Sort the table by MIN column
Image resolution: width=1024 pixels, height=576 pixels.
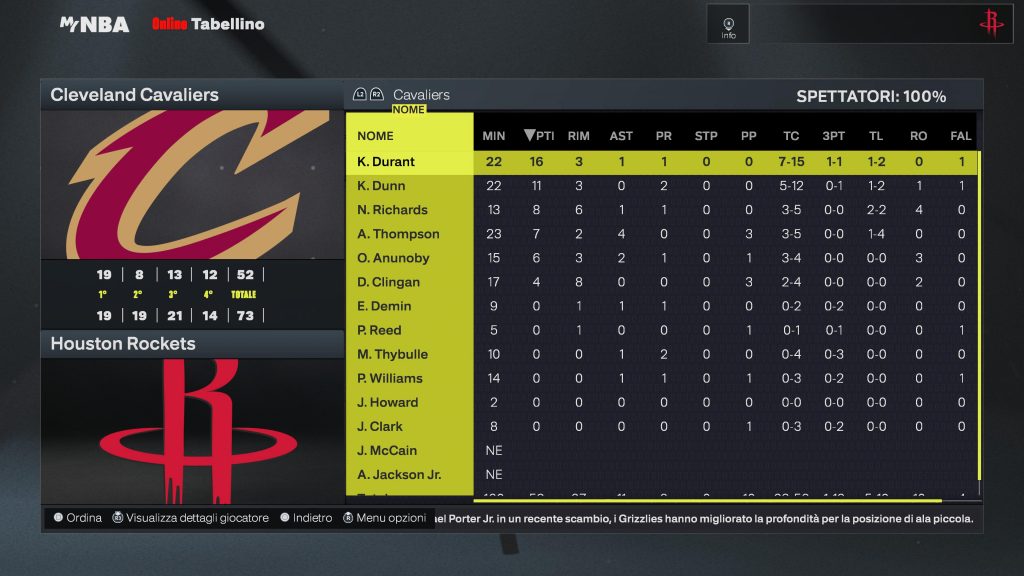[494, 136]
